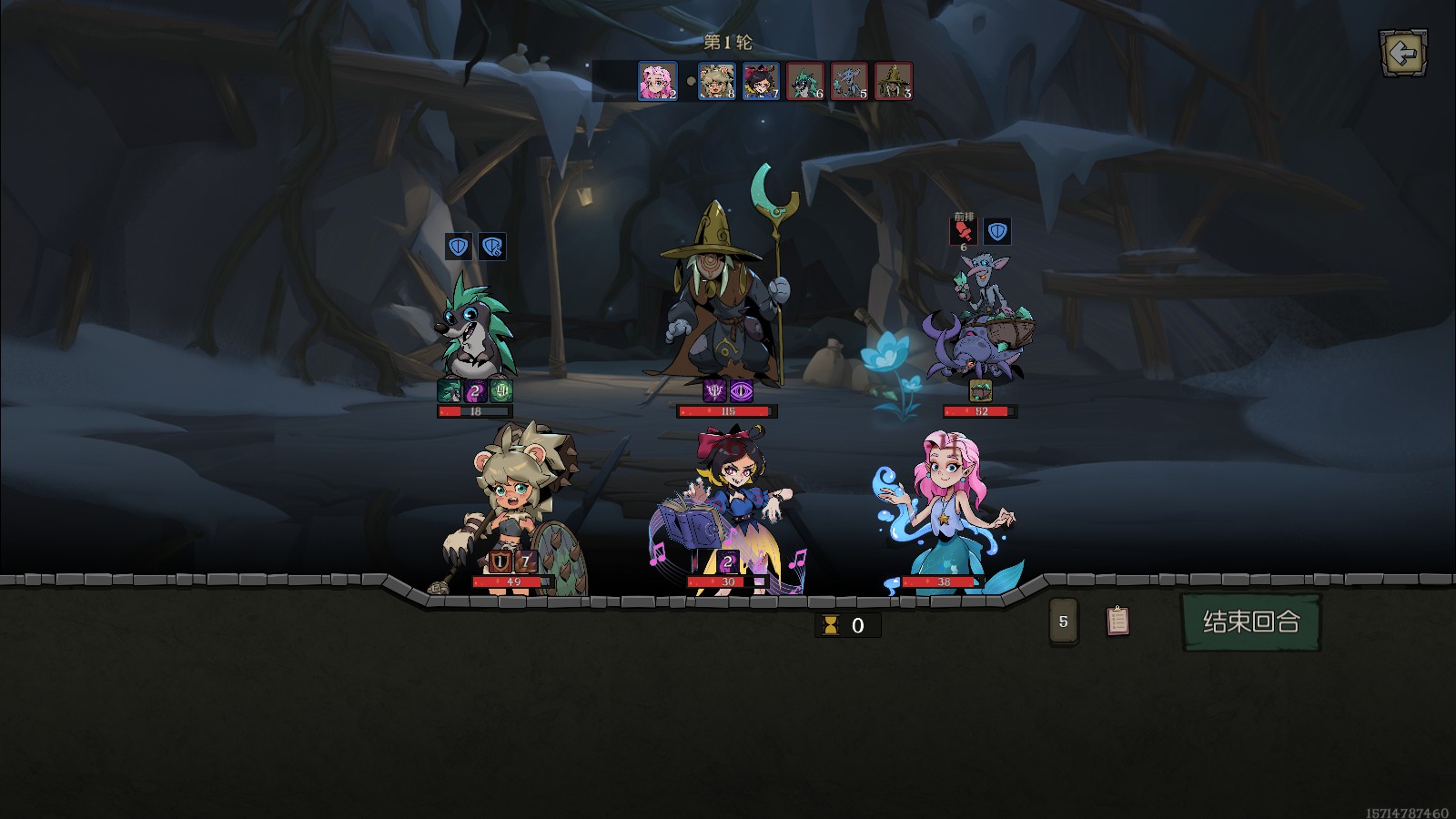Inspect the purple trident status icon

(715, 391)
